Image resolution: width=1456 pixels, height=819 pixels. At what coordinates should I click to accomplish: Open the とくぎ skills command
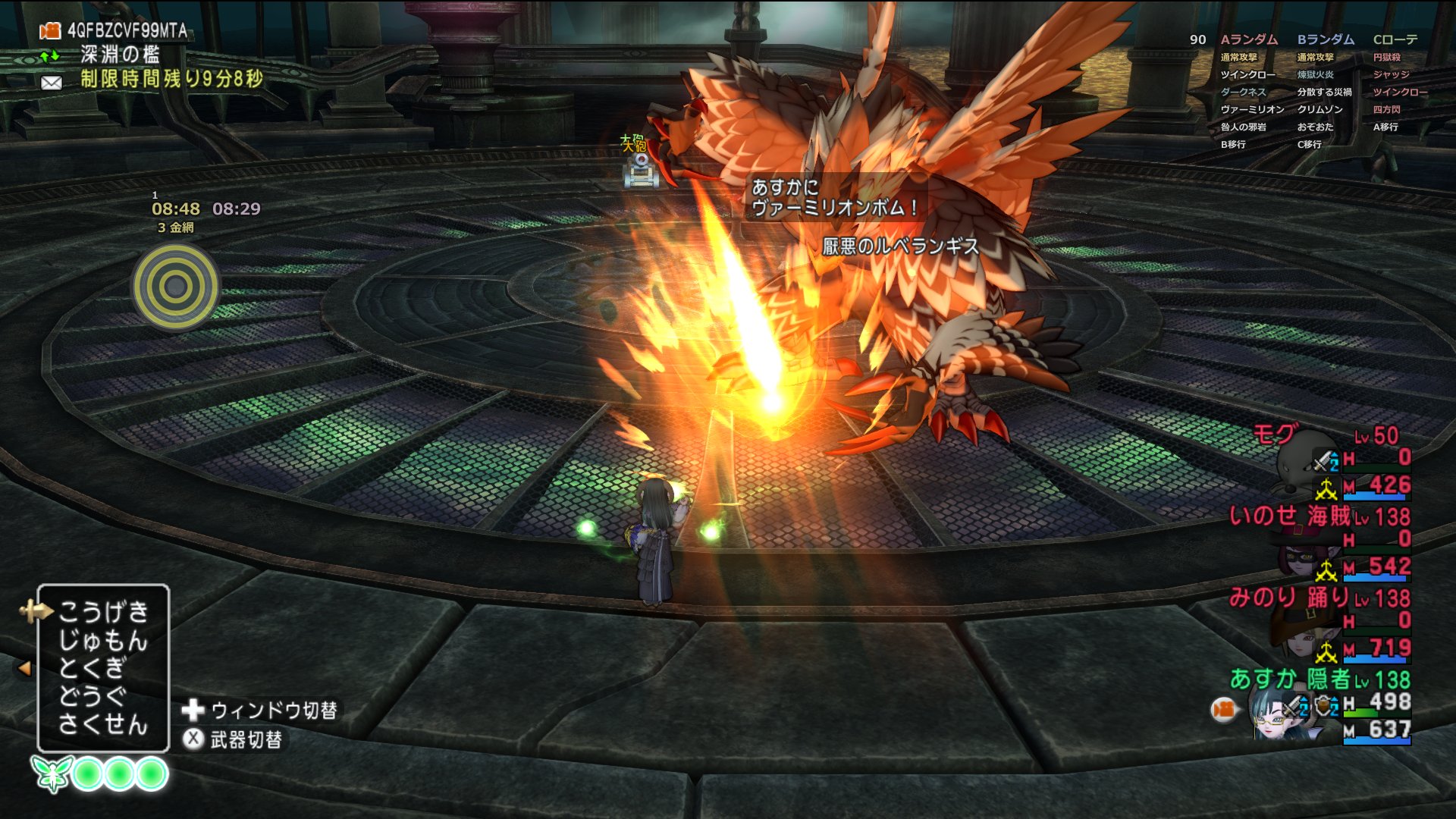point(93,668)
